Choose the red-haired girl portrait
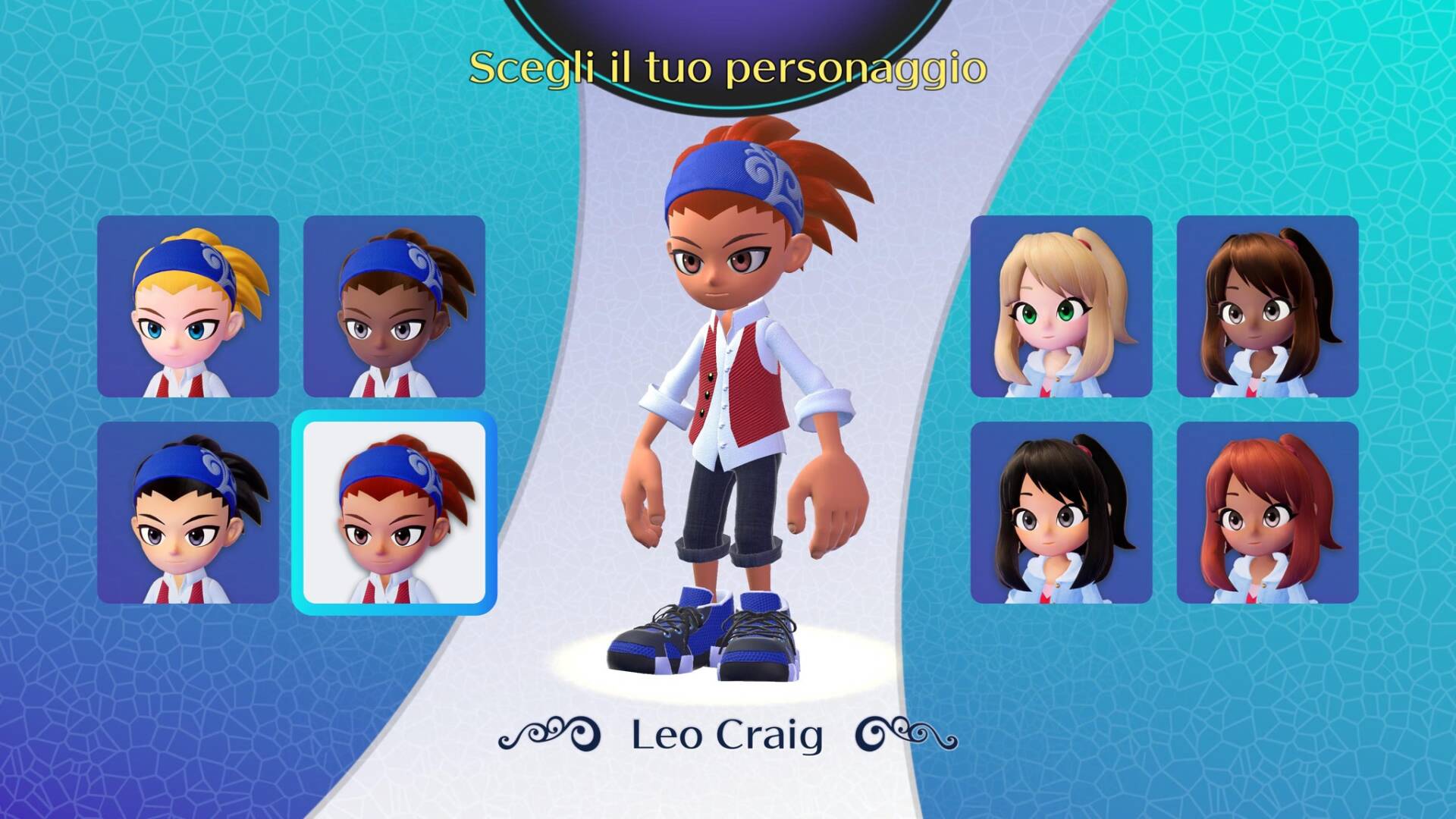The height and width of the screenshot is (819, 1456). coord(1267,513)
